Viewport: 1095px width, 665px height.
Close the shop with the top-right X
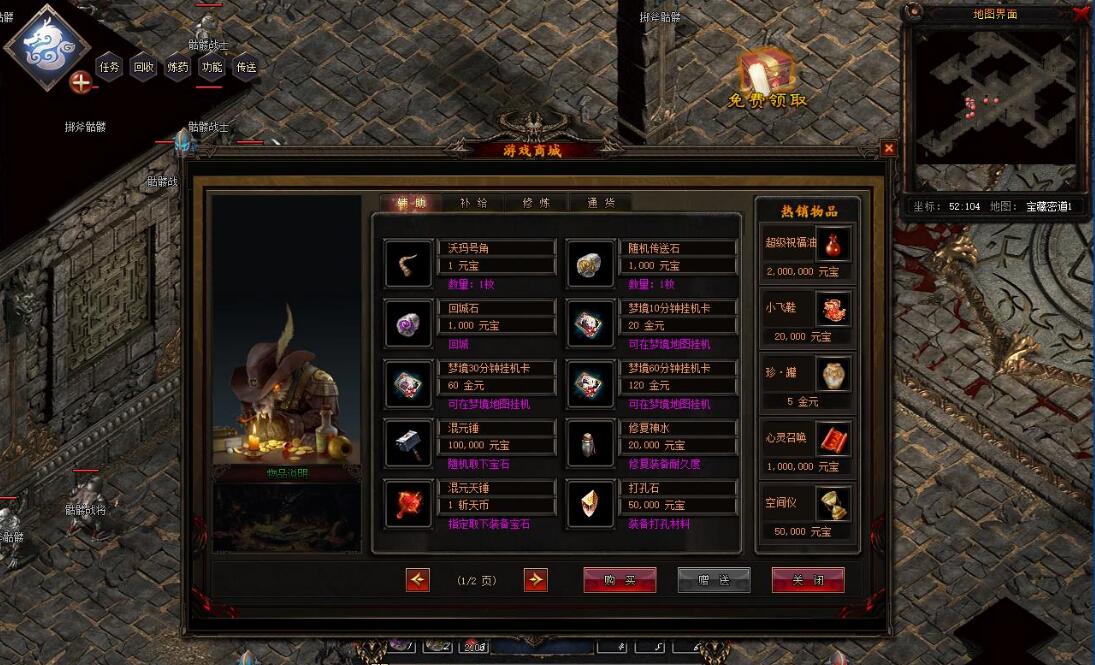tap(889, 148)
